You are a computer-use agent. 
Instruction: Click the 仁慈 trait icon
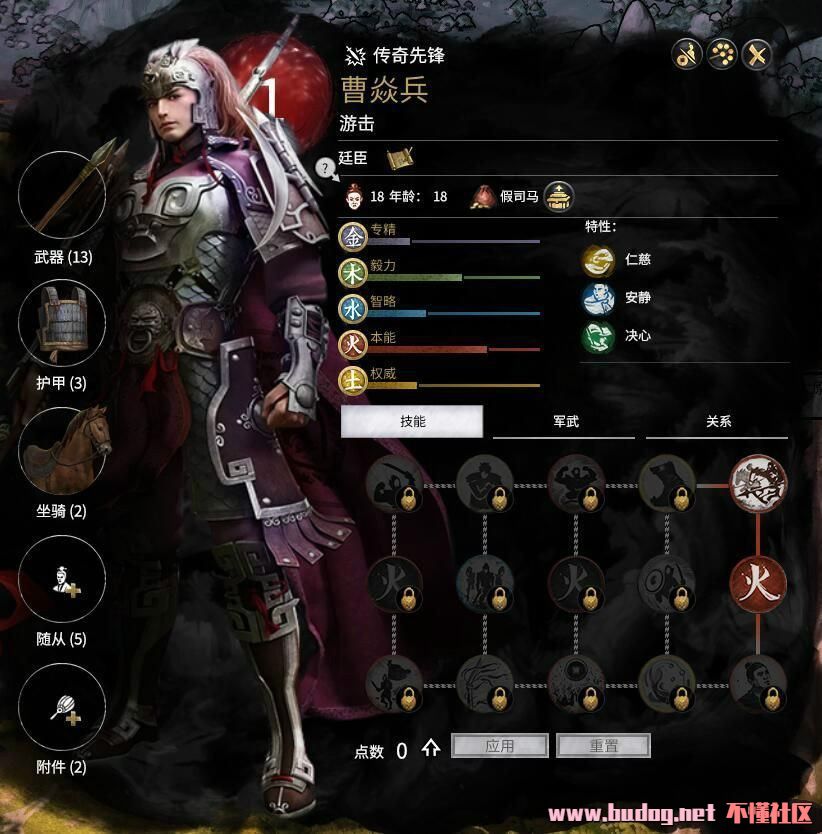(x=598, y=260)
